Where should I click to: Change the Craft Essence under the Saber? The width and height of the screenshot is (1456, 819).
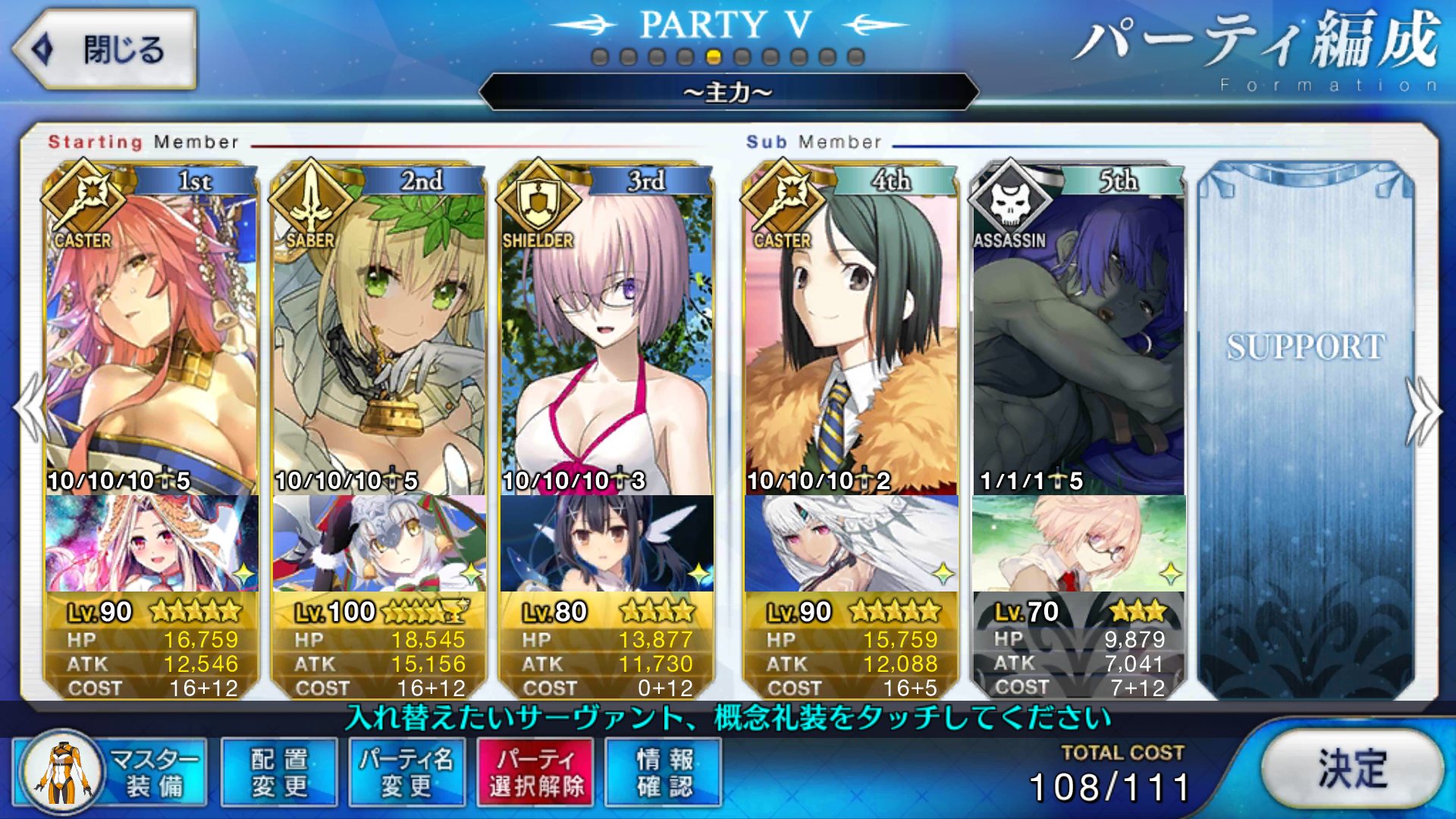(x=379, y=543)
